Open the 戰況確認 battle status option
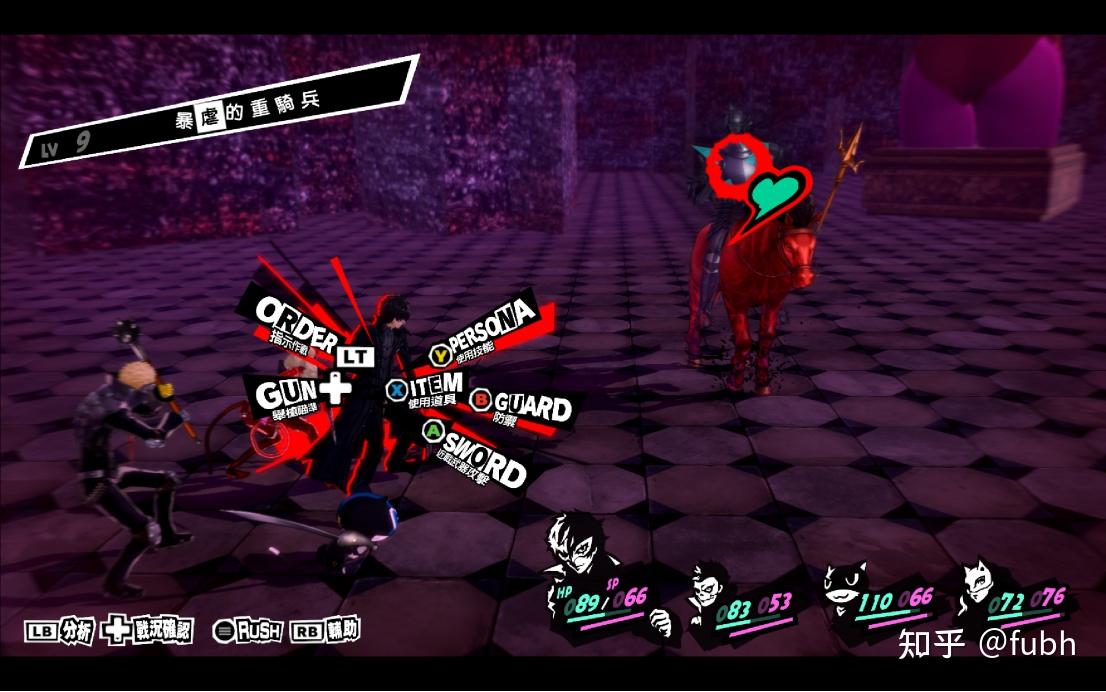1106x692 pixels. pos(150,630)
